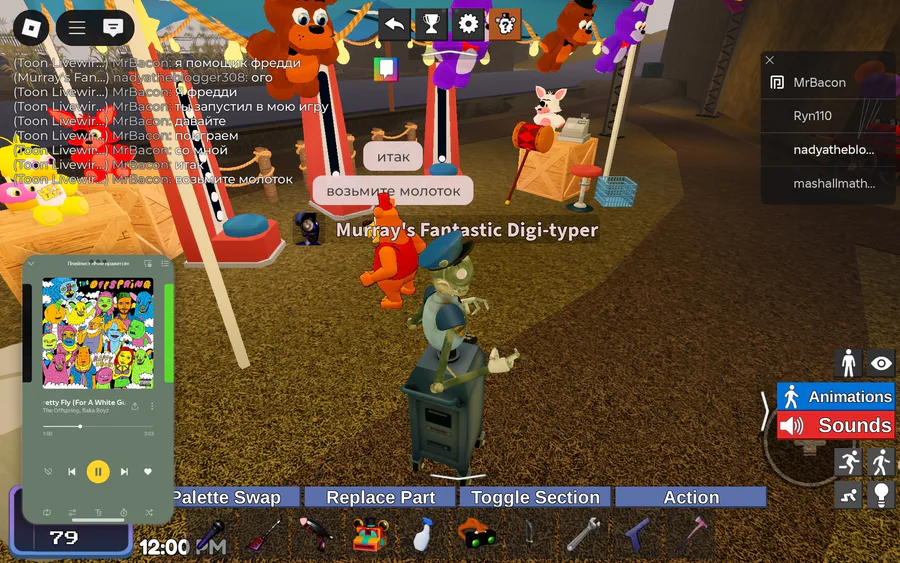Viewport: 900px width, 563px height.
Task: Click the Toggle Section button
Action: point(535,497)
